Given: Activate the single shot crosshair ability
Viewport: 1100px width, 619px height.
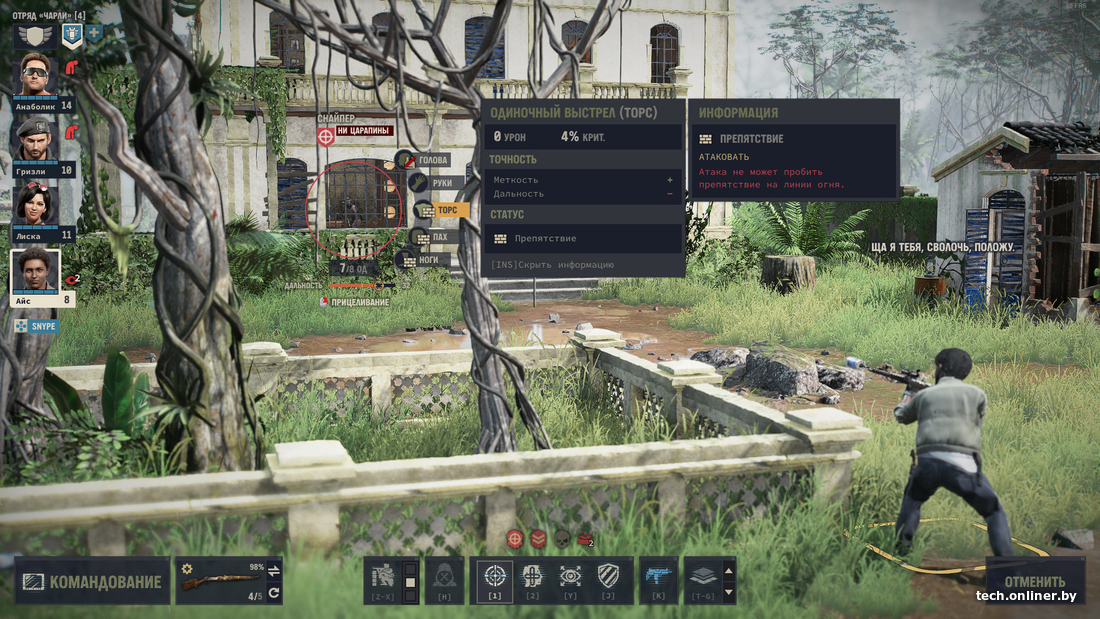Looking at the screenshot, I should tap(493, 576).
